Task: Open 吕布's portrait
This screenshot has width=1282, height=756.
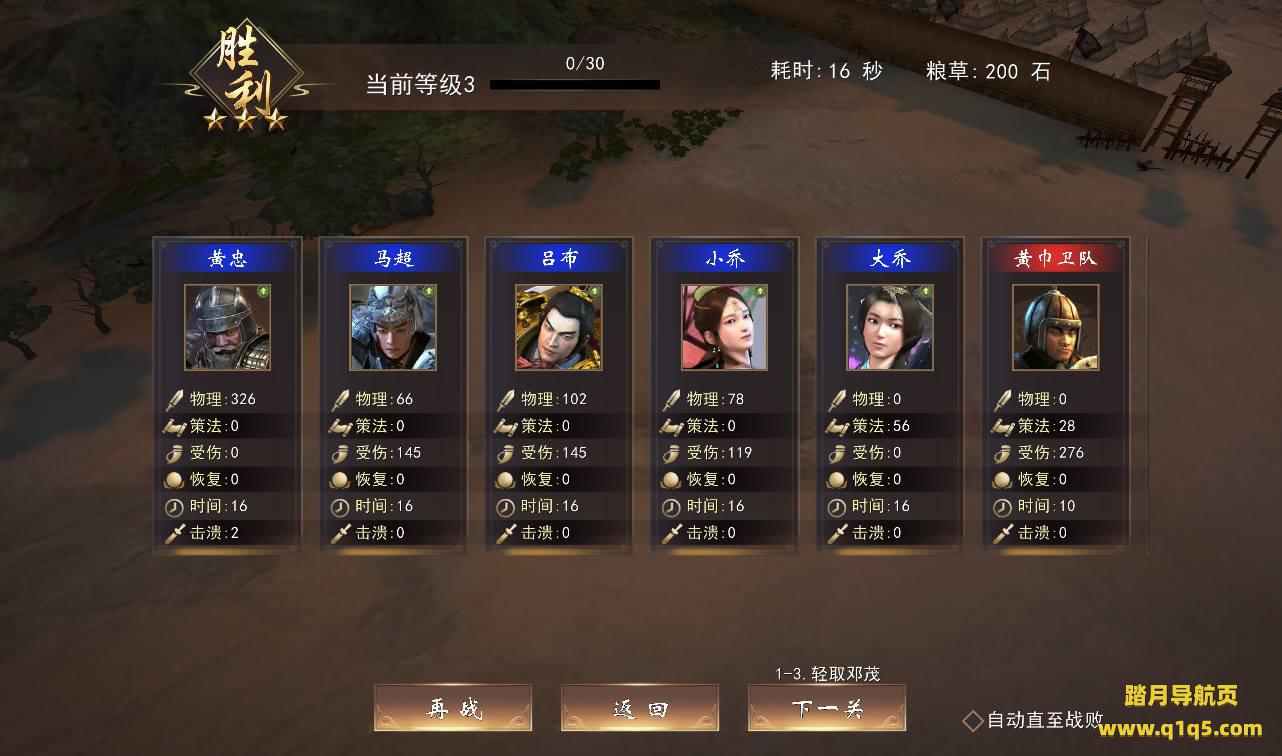Action: click(559, 327)
